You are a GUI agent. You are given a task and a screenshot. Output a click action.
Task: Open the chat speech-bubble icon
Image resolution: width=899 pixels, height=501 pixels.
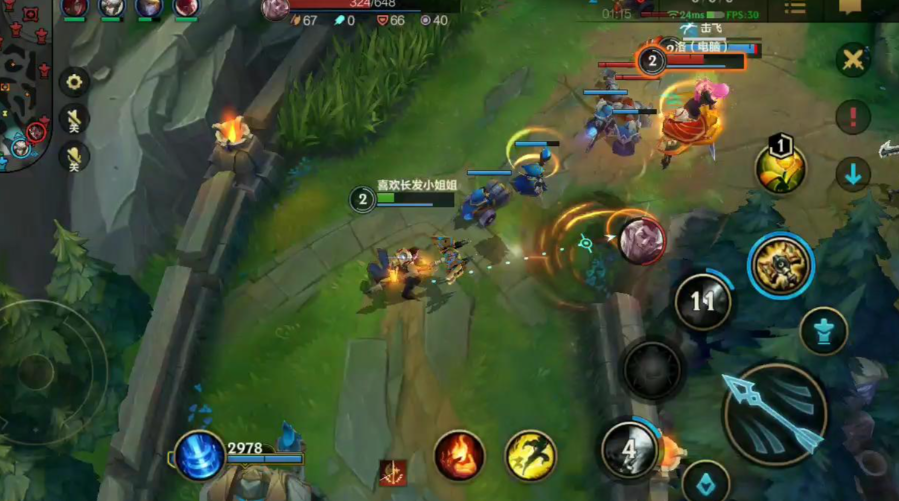point(850,9)
